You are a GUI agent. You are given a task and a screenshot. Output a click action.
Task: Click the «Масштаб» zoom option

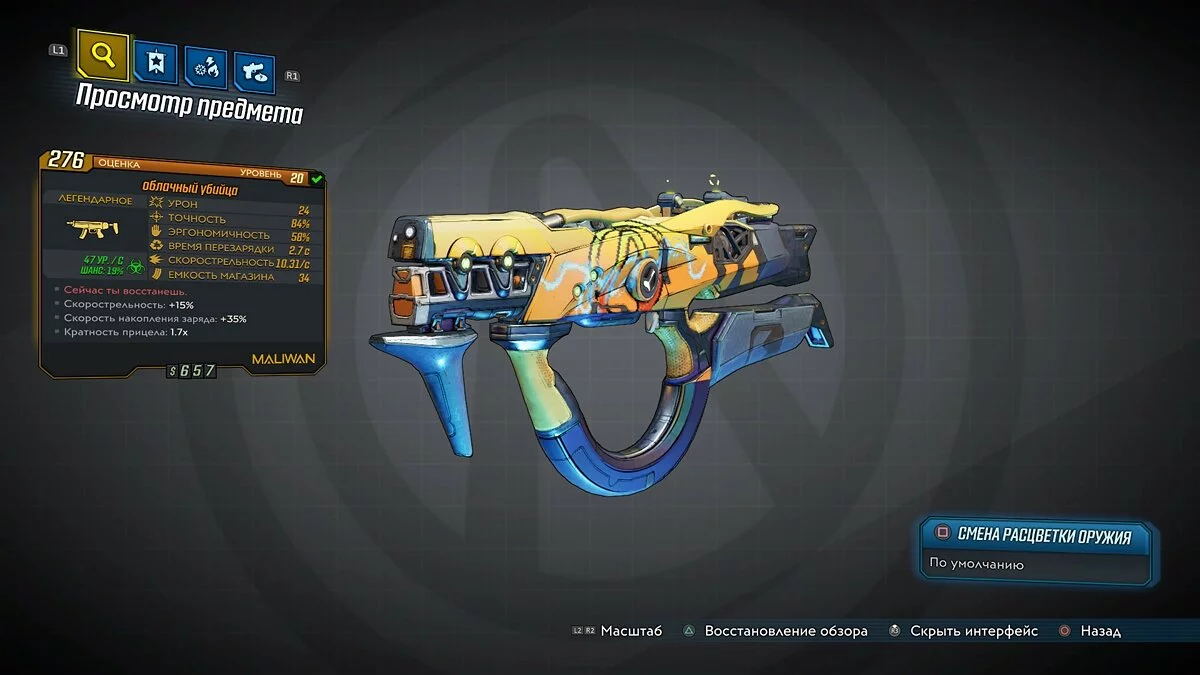[619, 631]
